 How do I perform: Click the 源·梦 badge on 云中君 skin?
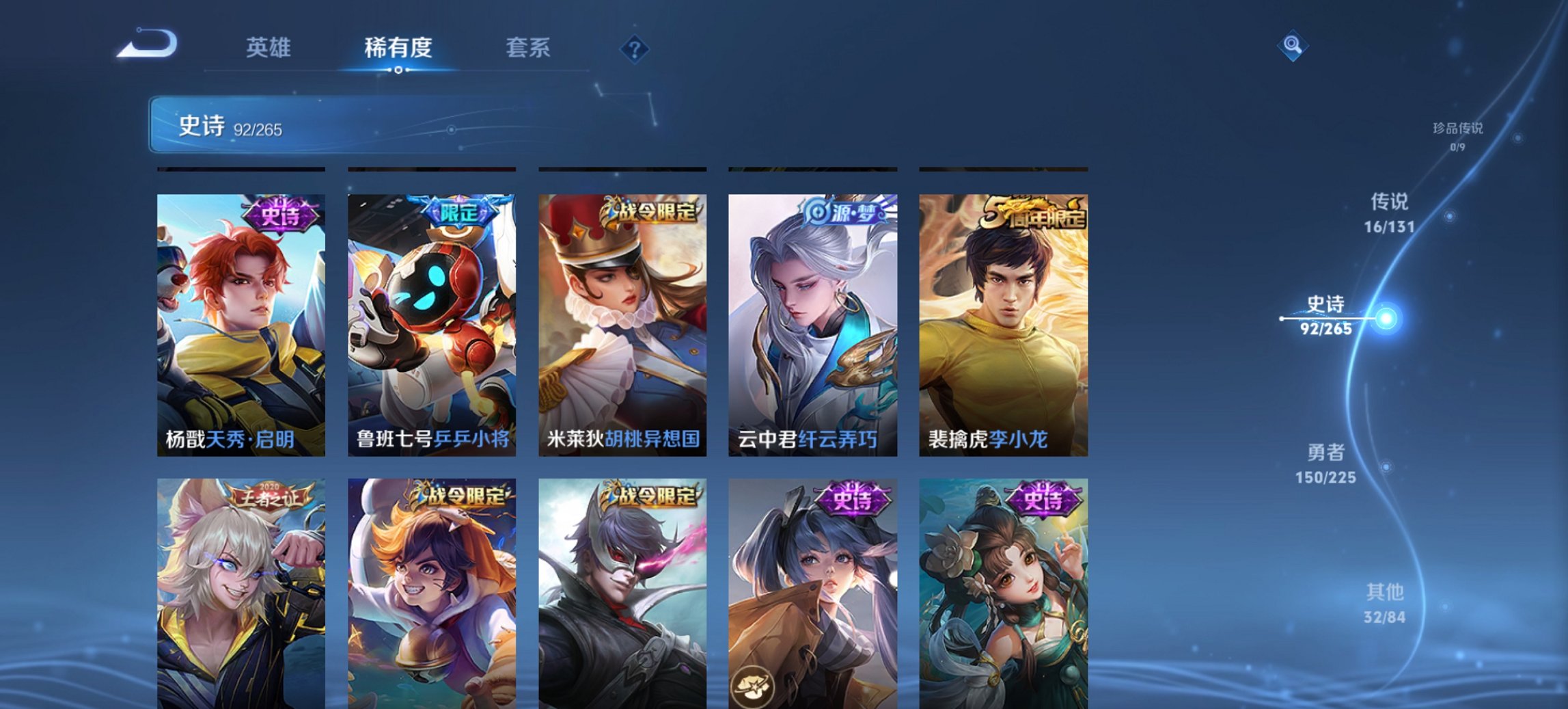(x=844, y=212)
